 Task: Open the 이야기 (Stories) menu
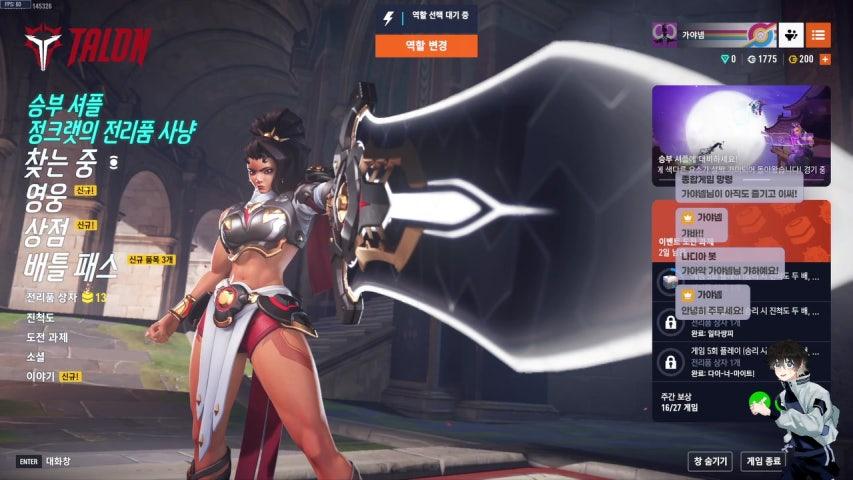40,377
